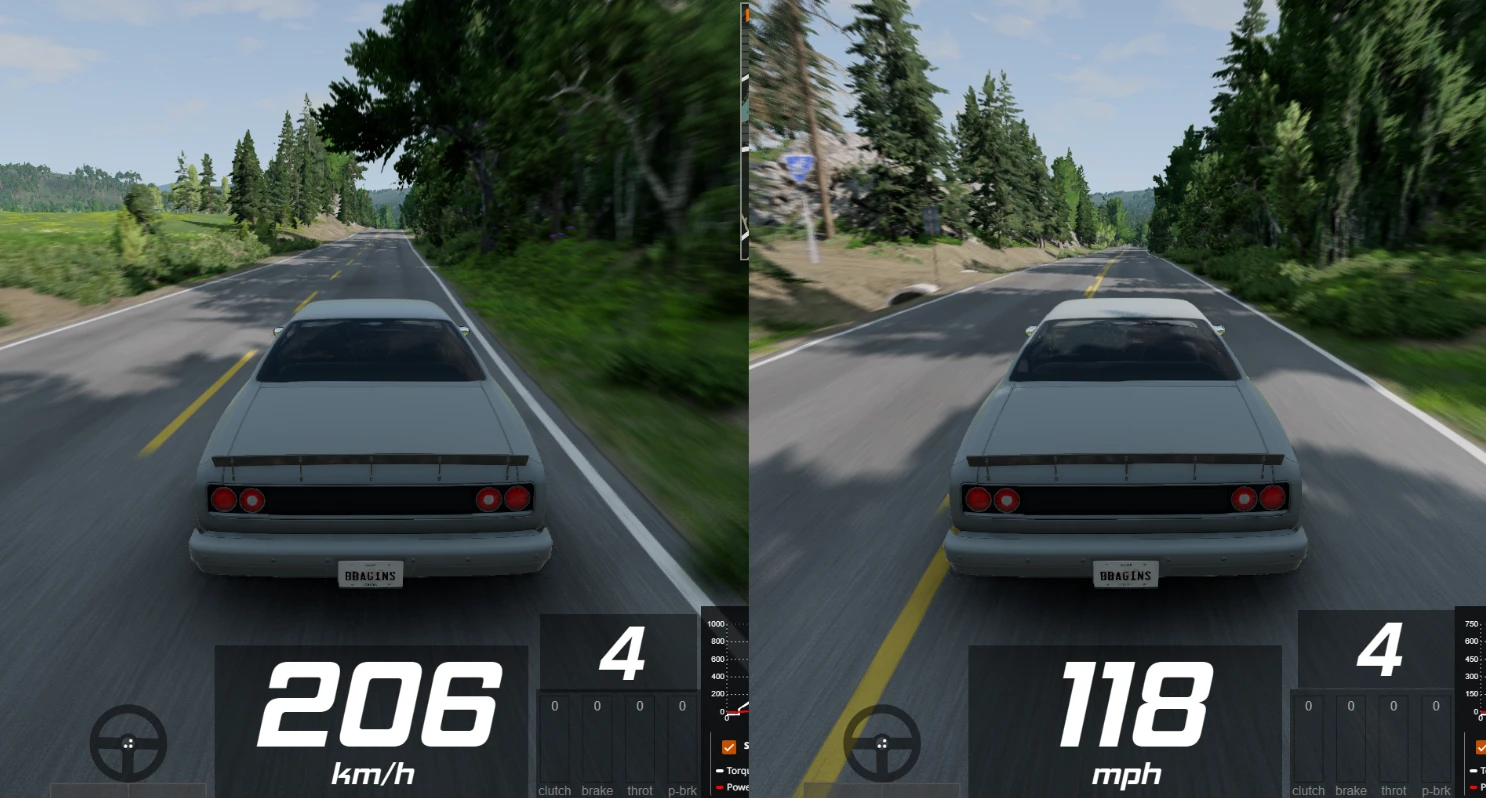Click the clutch input bar on the right panel
The height and width of the screenshot is (798, 1486).
click(x=1308, y=735)
